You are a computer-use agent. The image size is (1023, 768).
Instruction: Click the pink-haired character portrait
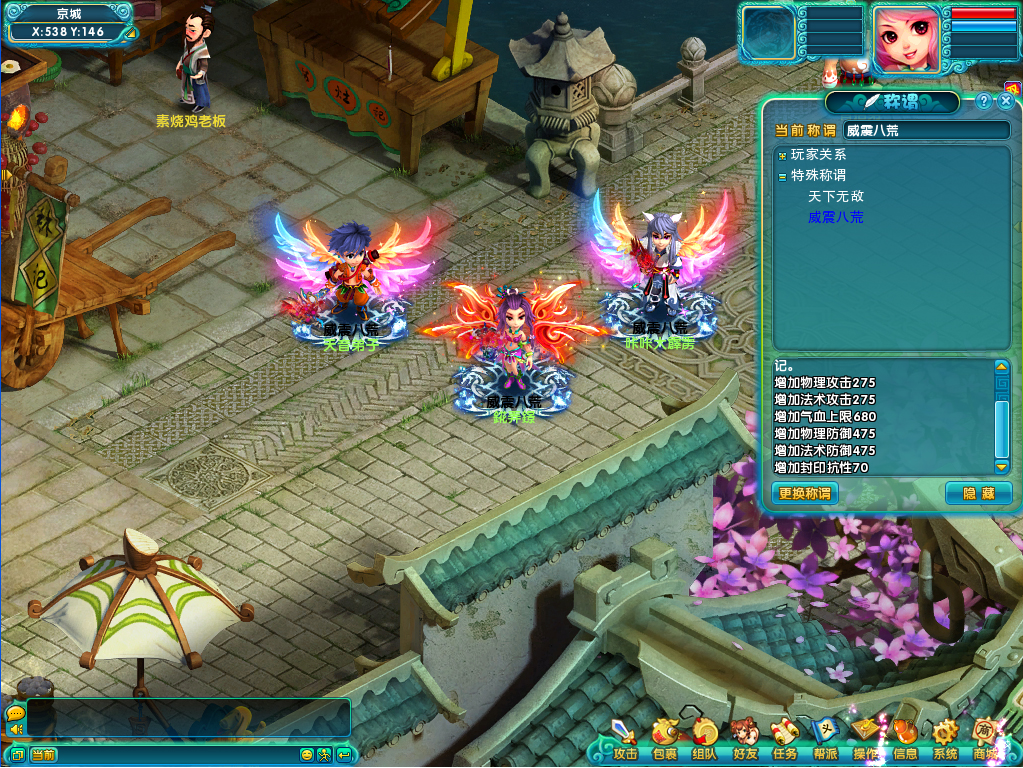coord(907,39)
